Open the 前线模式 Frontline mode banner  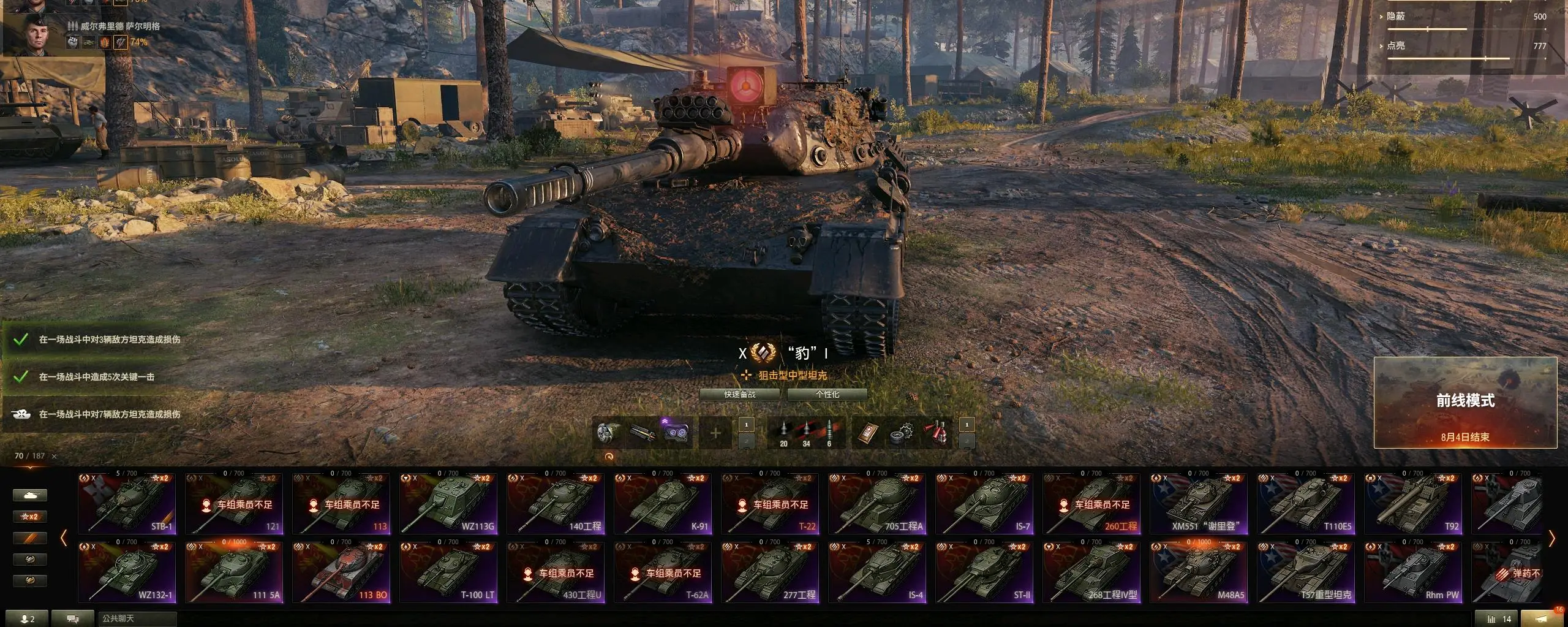click(1464, 403)
